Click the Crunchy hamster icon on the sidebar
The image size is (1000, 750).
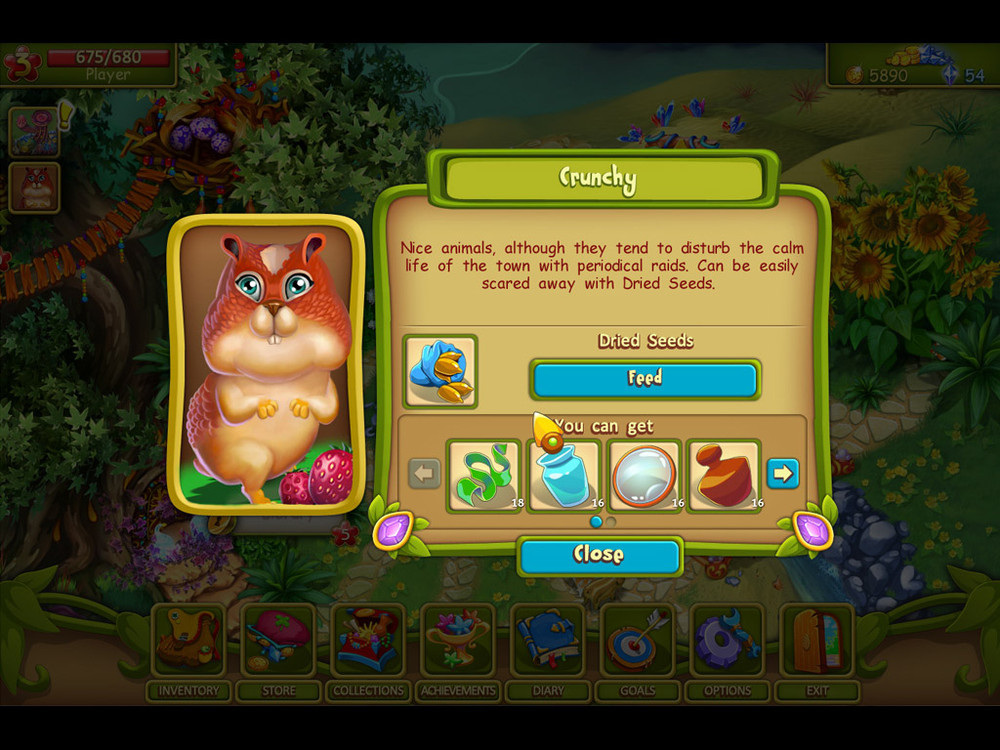[35, 187]
